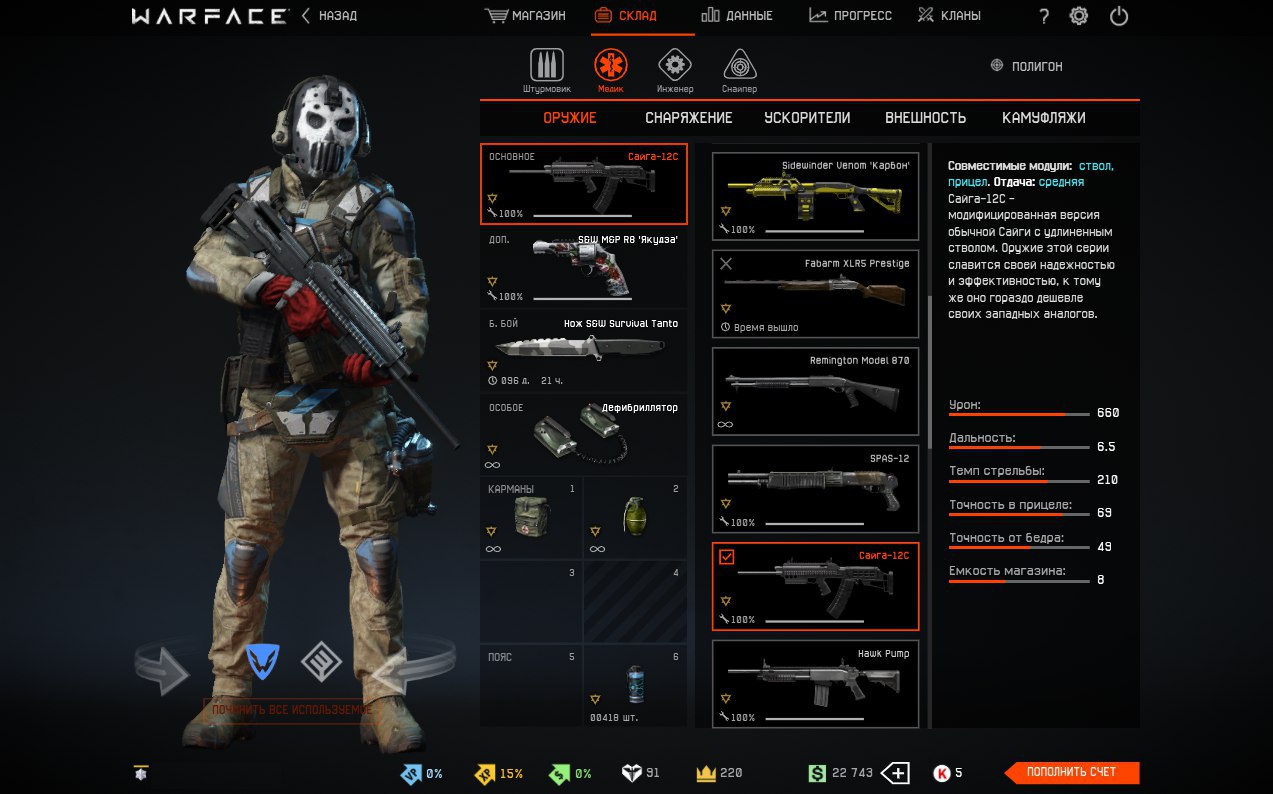Click the Пополнить счет button
Screen dimensions: 1273x794
pyautogui.click(x=1071, y=772)
